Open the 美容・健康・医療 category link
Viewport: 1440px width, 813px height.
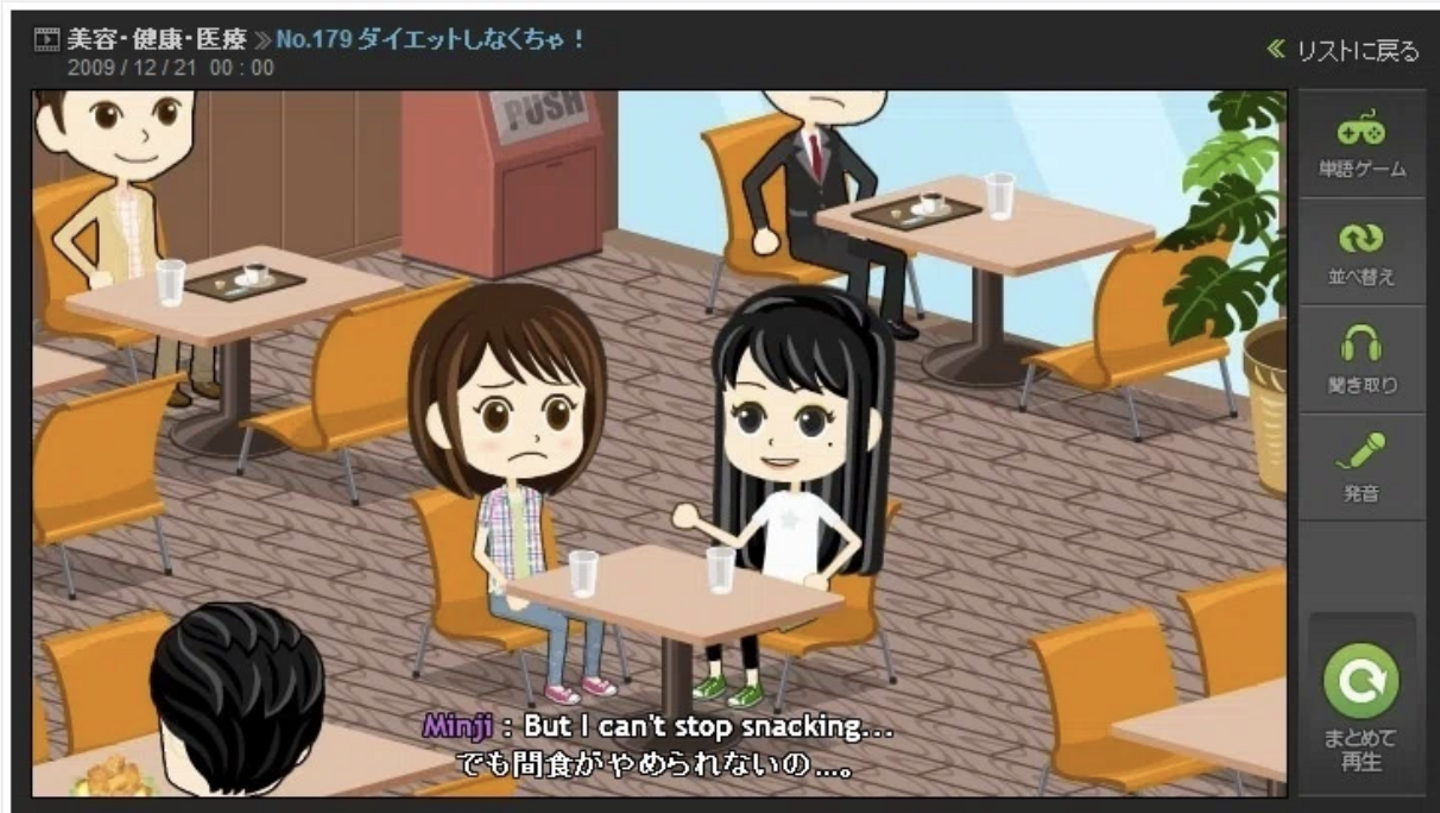[x=157, y=40]
